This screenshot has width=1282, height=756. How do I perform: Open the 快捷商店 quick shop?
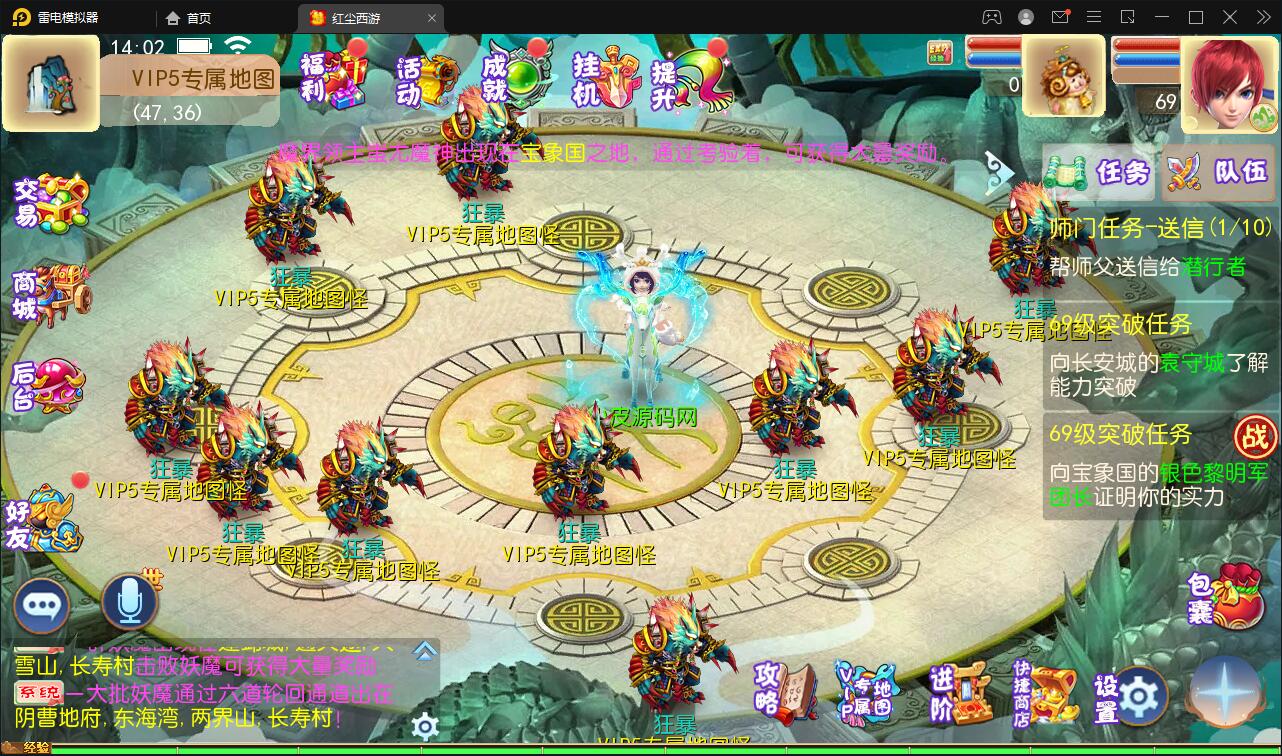point(1045,692)
